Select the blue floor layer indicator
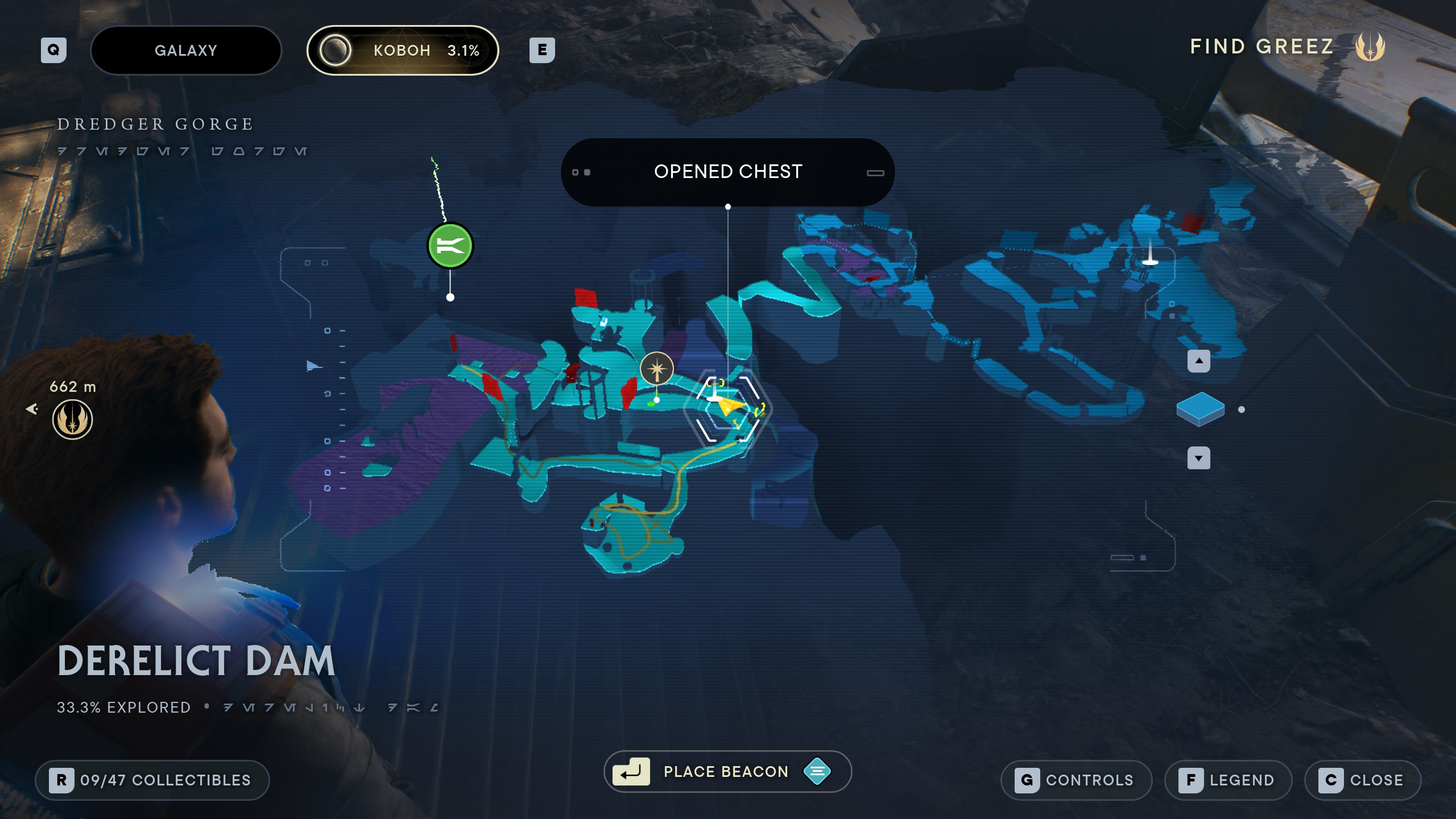 tap(1200, 409)
